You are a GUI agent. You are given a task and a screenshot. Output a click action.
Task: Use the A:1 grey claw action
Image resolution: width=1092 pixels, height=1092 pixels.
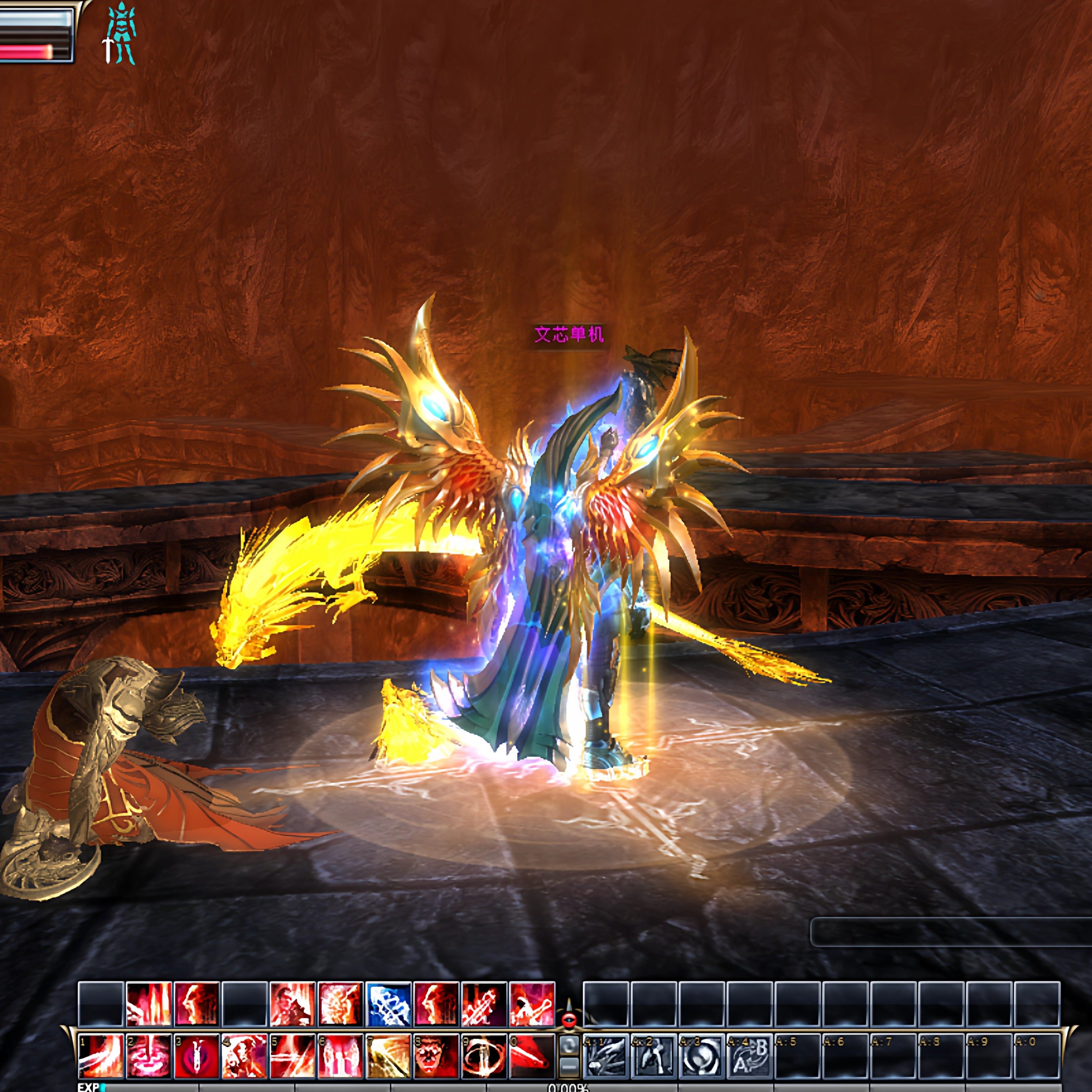point(606,1055)
